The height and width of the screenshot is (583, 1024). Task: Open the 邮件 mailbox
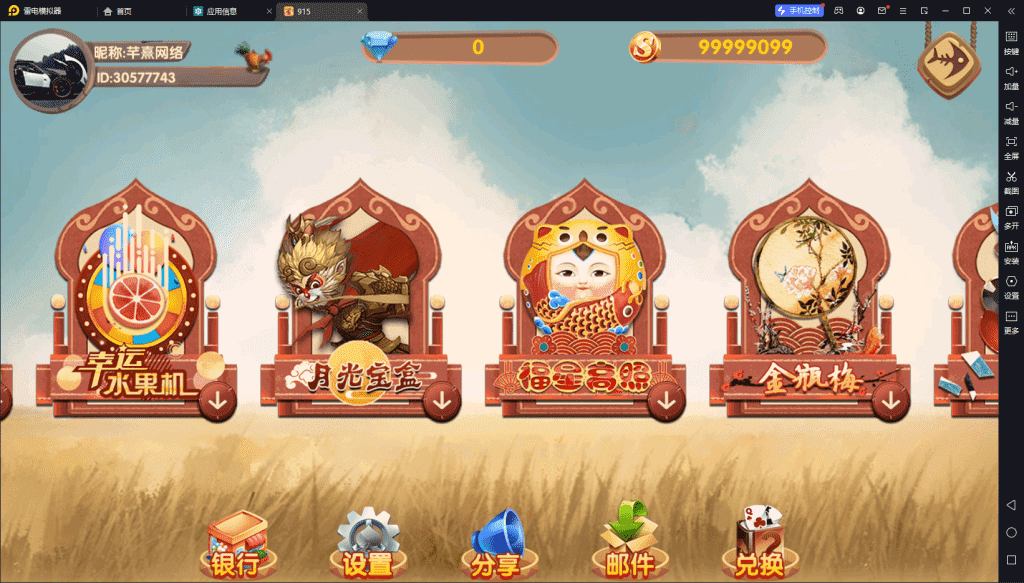[629, 547]
